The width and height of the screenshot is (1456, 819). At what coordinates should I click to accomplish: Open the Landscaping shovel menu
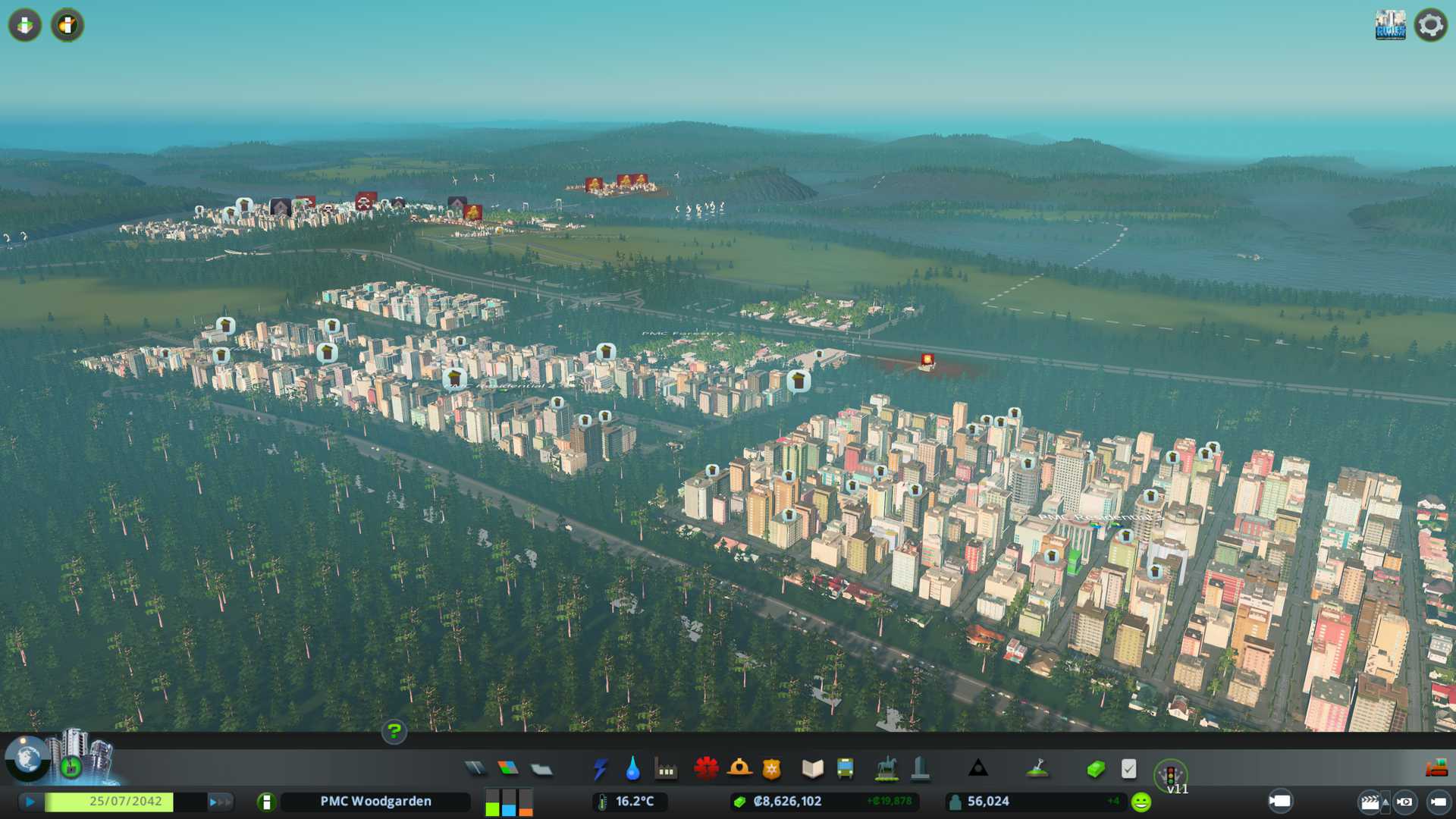tap(1037, 769)
